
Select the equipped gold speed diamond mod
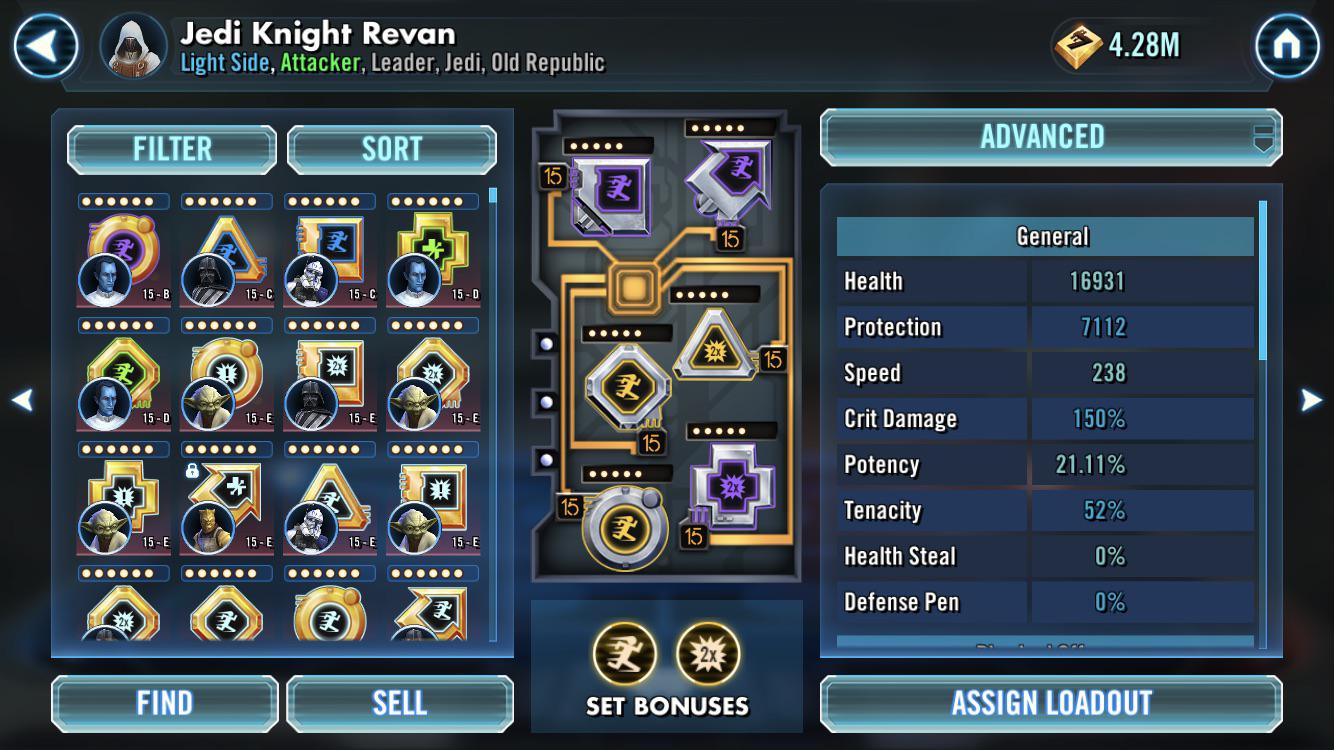625,386
